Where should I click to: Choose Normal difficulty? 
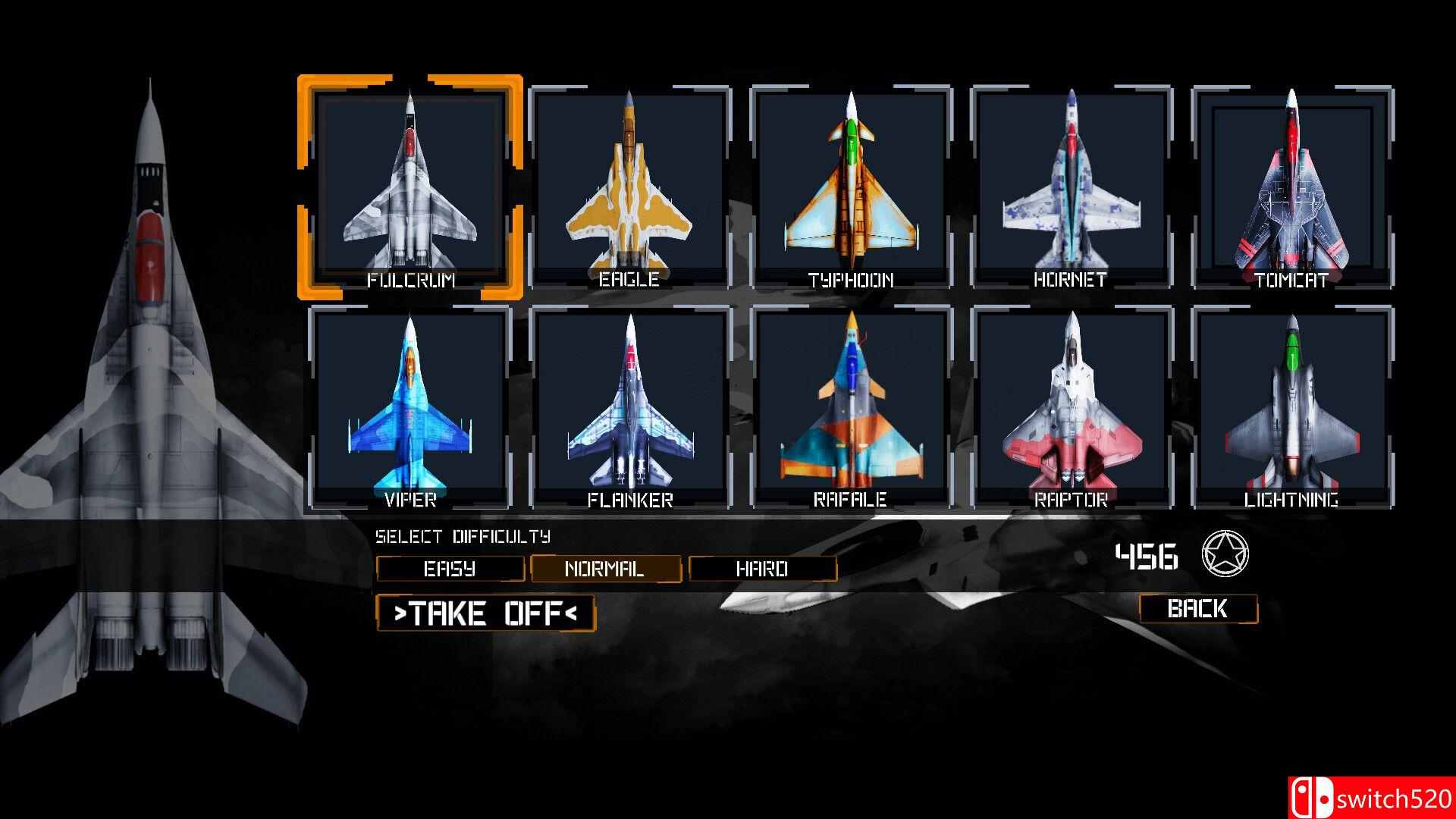[x=605, y=569]
